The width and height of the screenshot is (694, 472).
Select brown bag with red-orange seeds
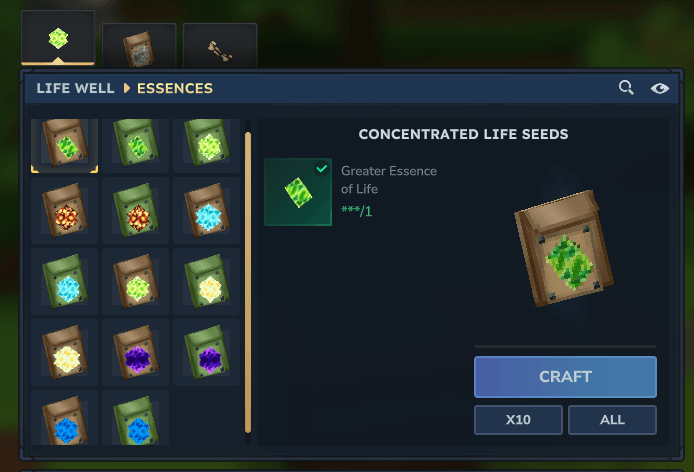click(x=64, y=210)
